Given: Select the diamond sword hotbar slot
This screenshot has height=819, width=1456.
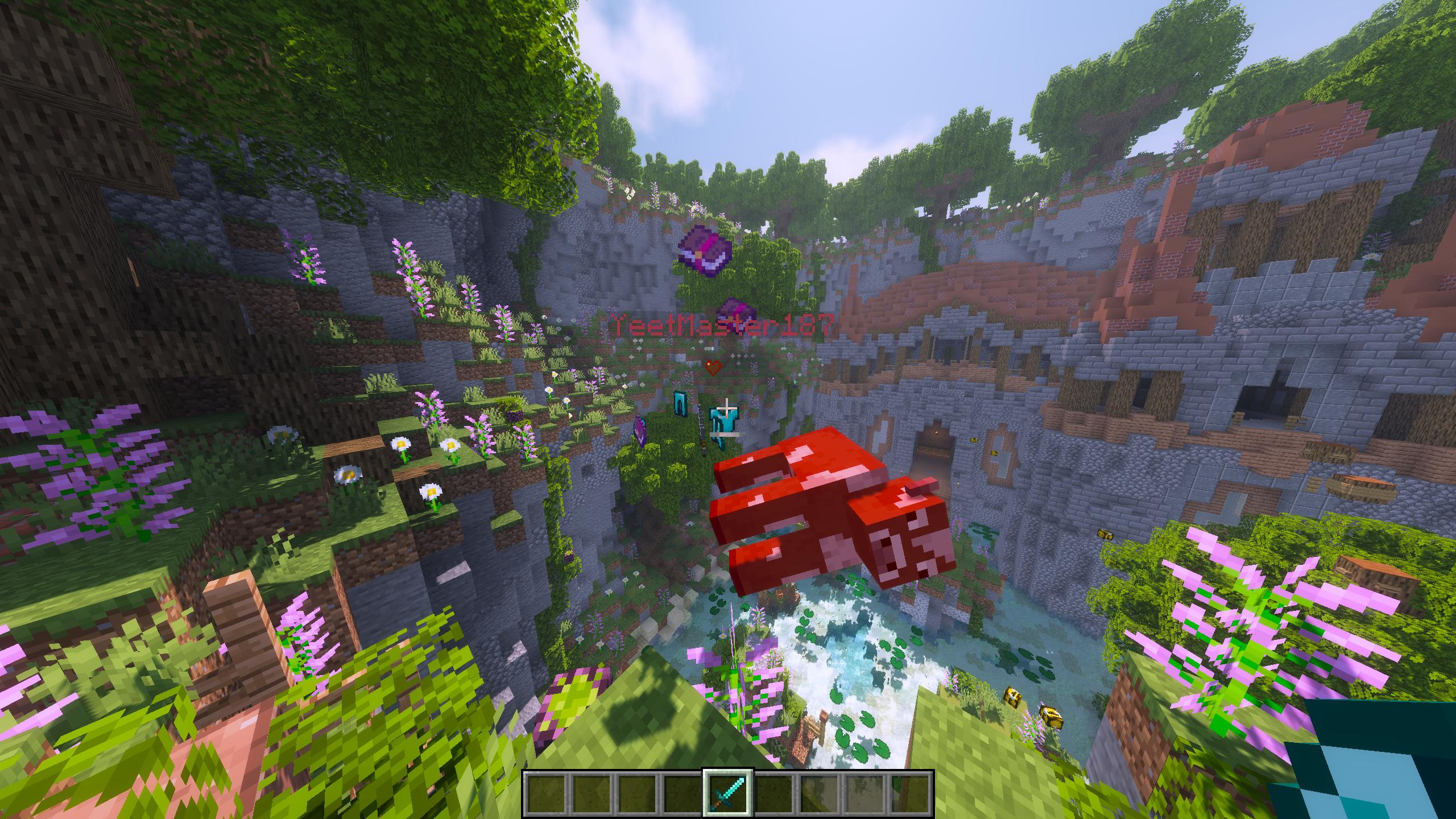Looking at the screenshot, I should point(729,795).
